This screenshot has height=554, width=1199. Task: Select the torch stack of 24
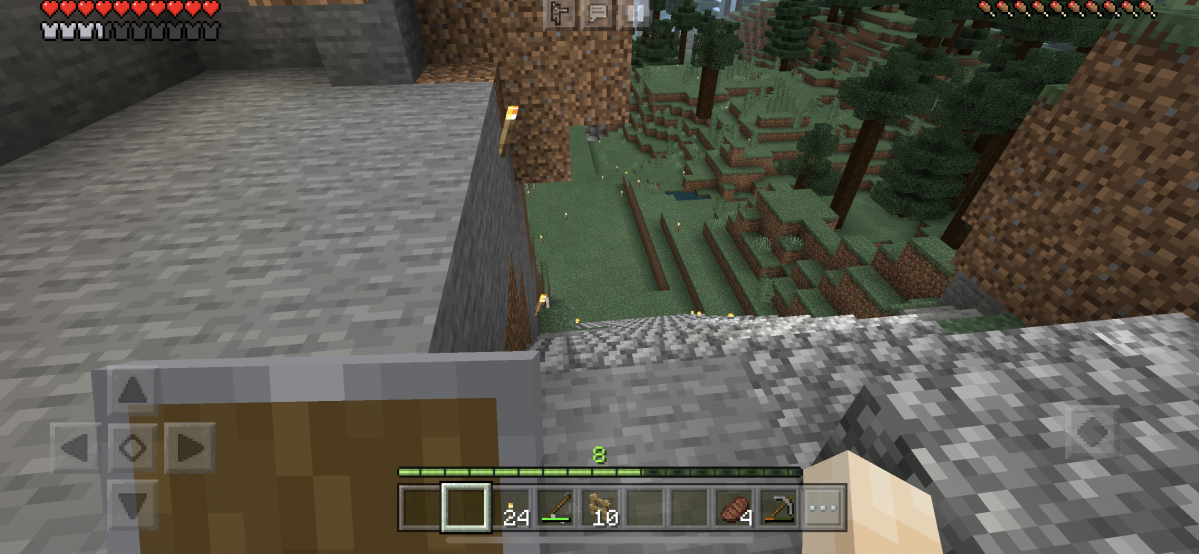point(513,509)
